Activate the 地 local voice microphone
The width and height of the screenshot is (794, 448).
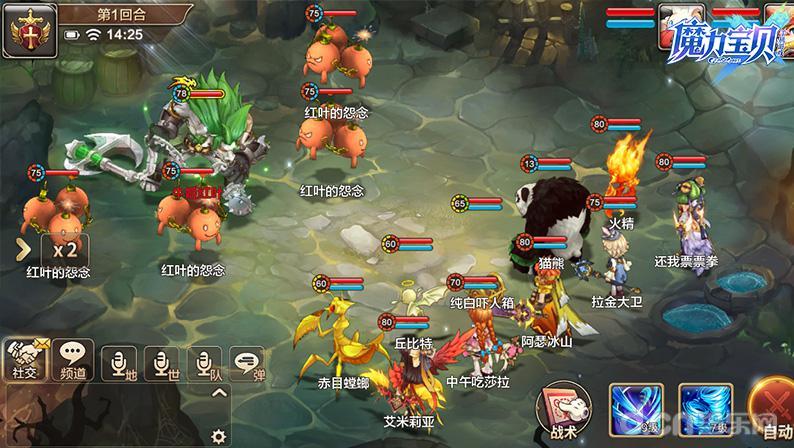(119, 362)
